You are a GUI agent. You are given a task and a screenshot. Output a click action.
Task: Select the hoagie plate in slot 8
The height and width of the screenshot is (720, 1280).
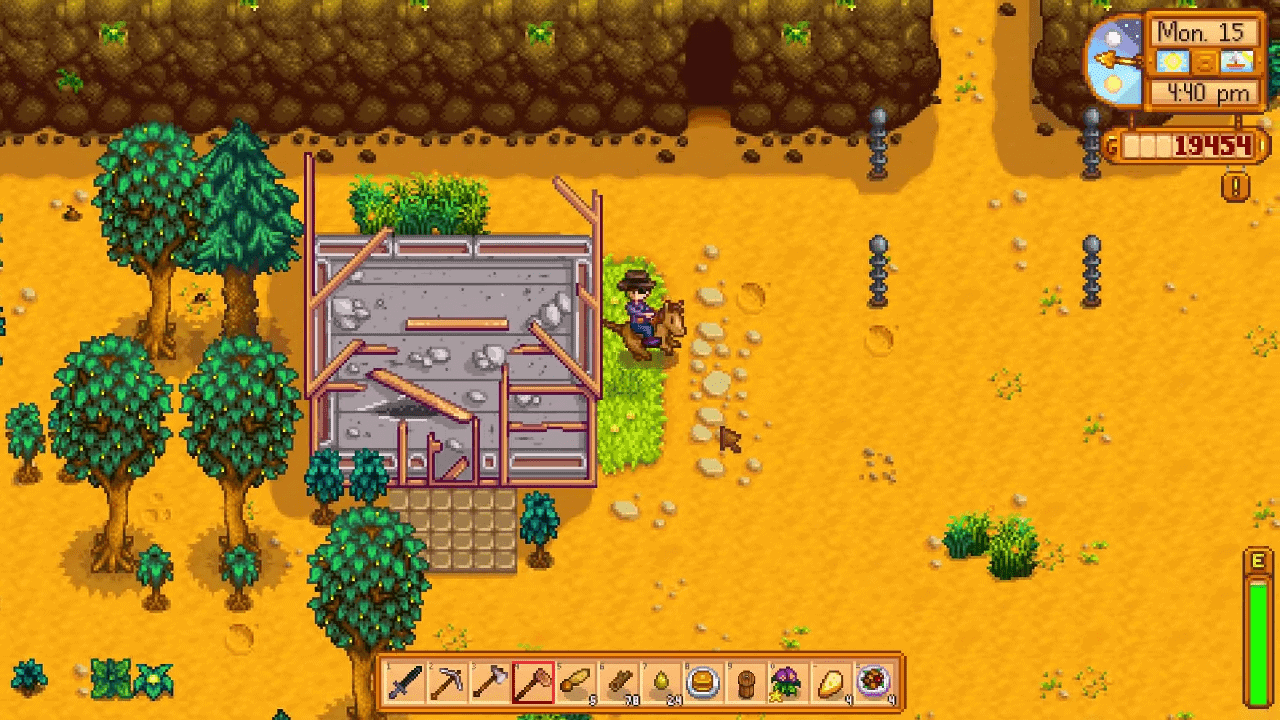click(703, 685)
